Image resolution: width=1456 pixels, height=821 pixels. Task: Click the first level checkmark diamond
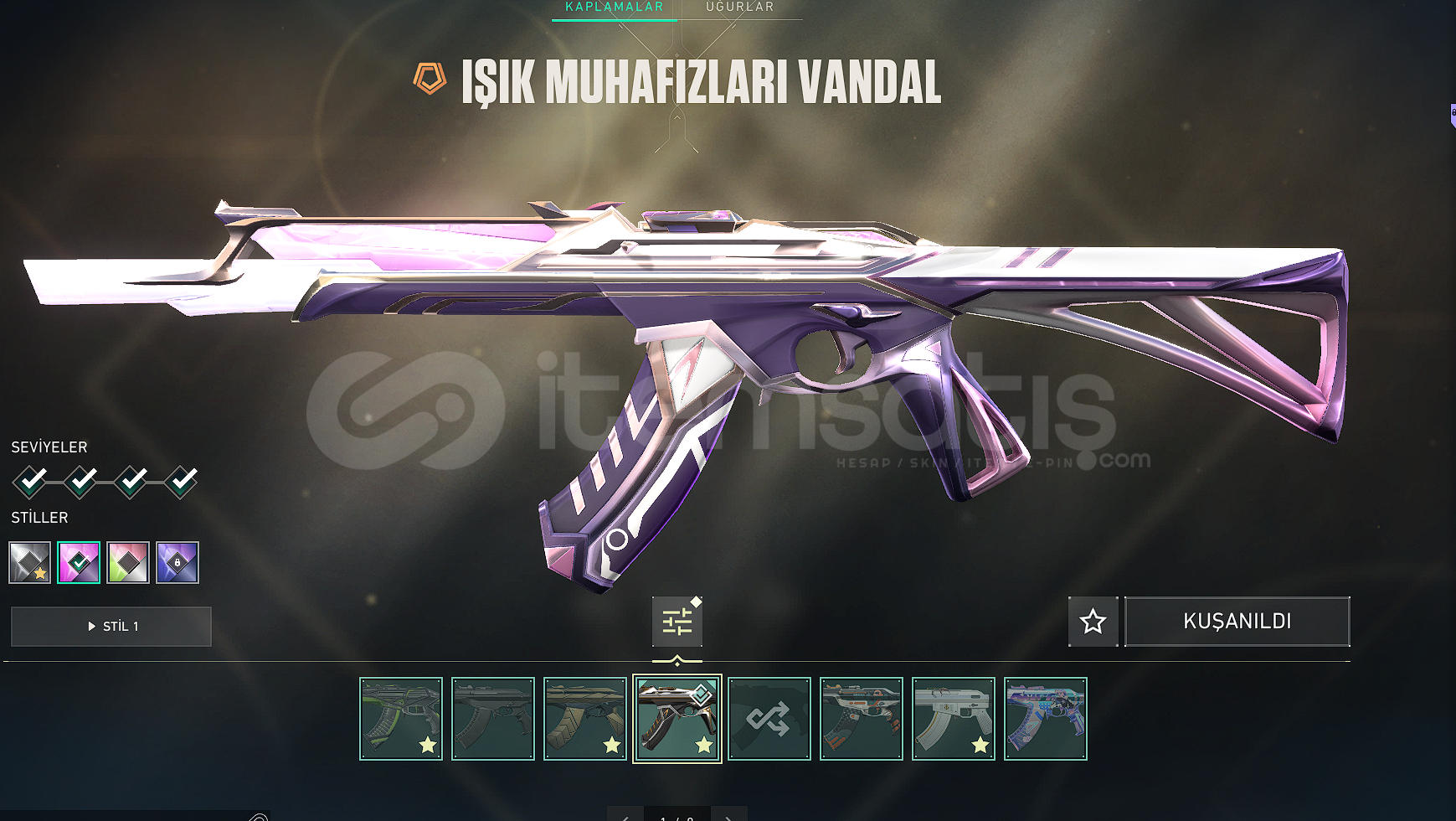tap(30, 482)
